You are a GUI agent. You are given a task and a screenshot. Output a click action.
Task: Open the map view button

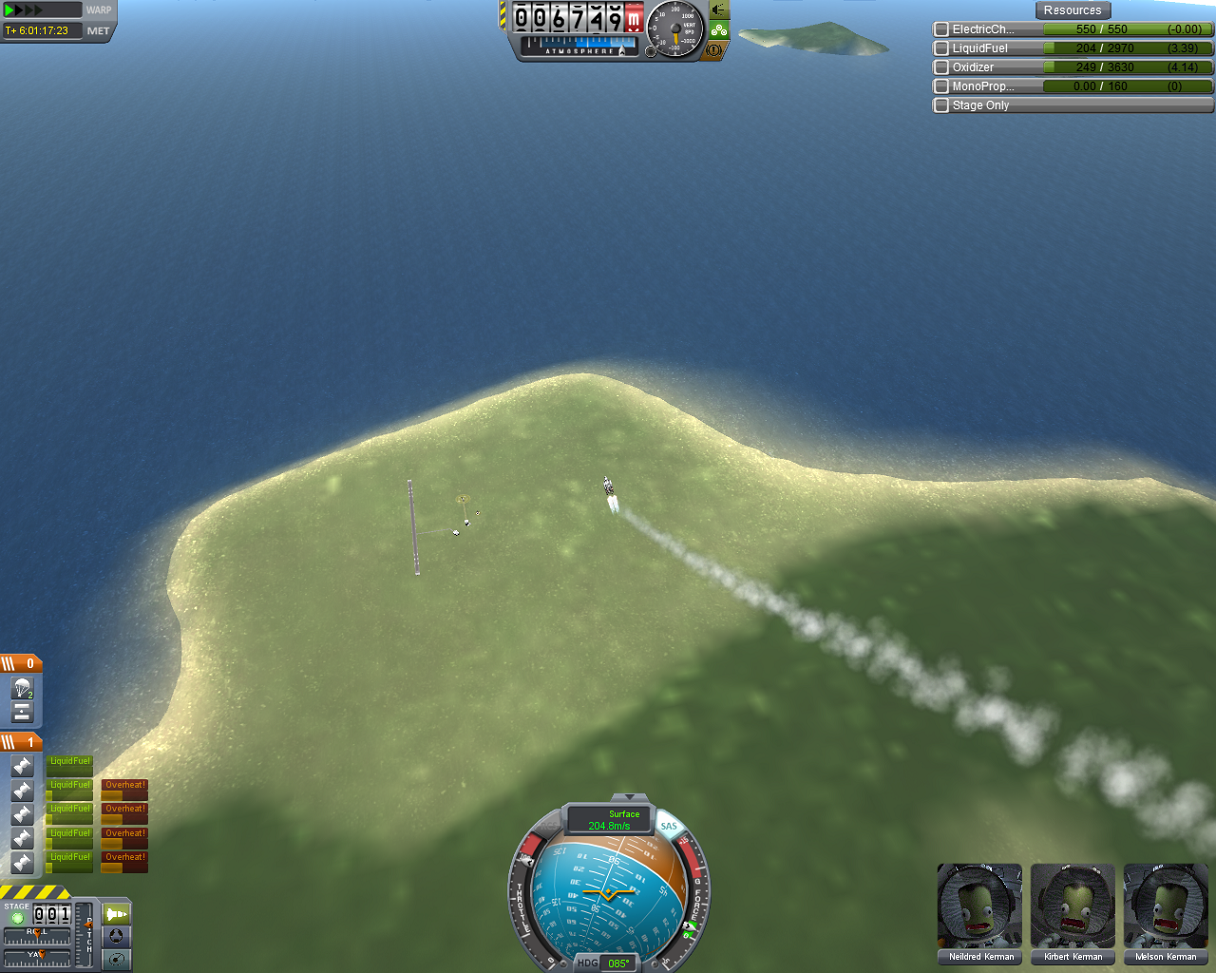point(117,960)
